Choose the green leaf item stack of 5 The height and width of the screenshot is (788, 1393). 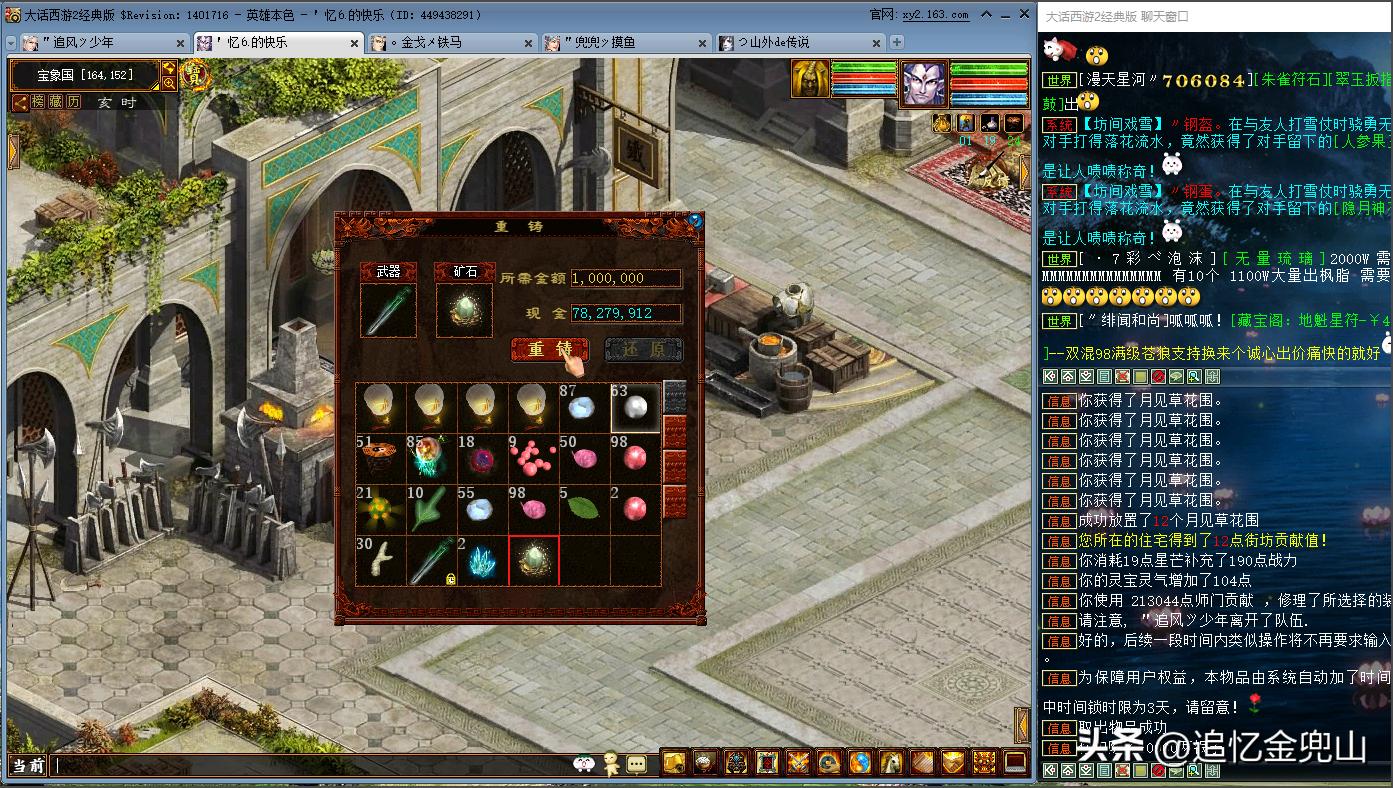tap(584, 509)
